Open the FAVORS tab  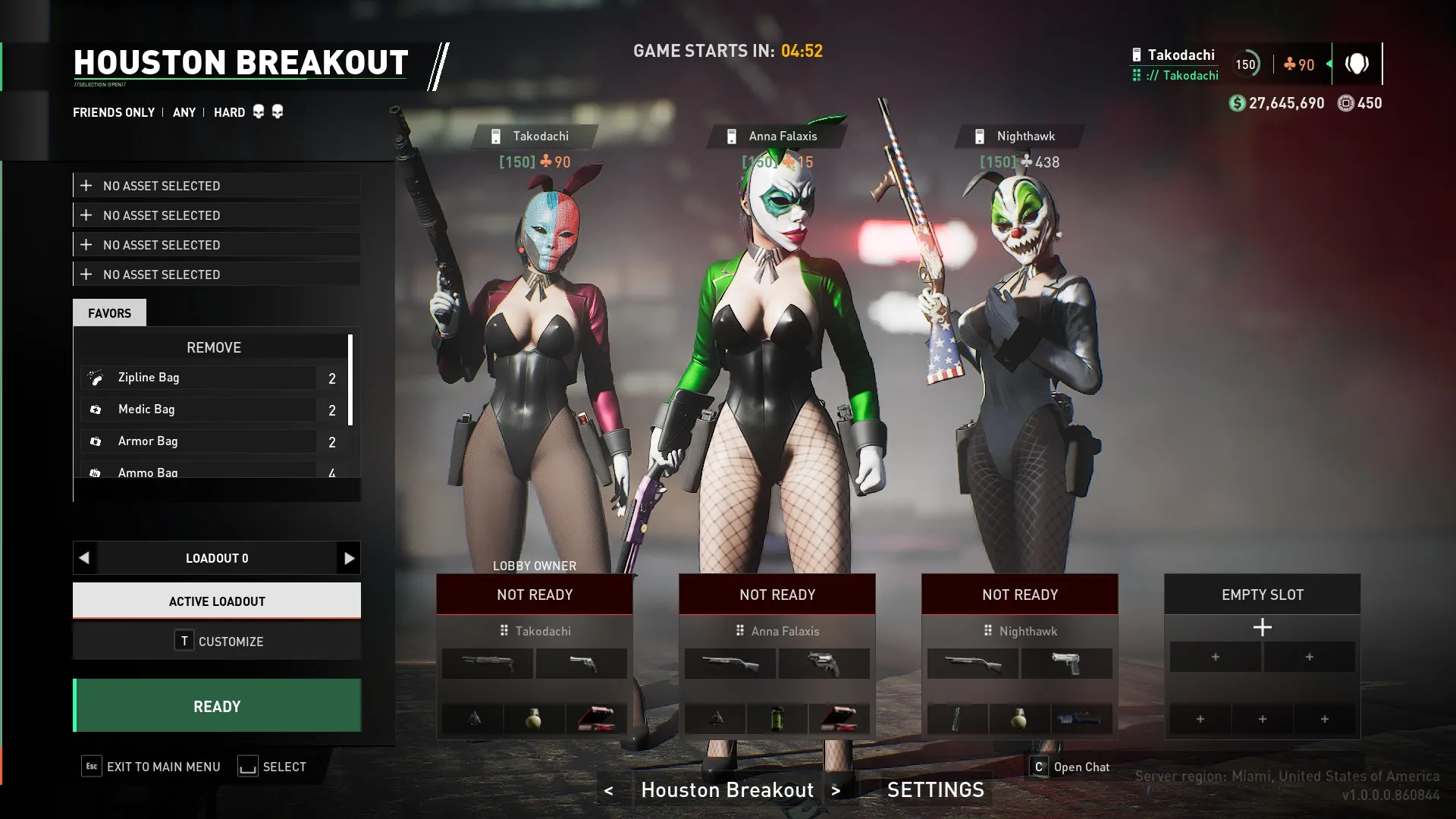(109, 312)
